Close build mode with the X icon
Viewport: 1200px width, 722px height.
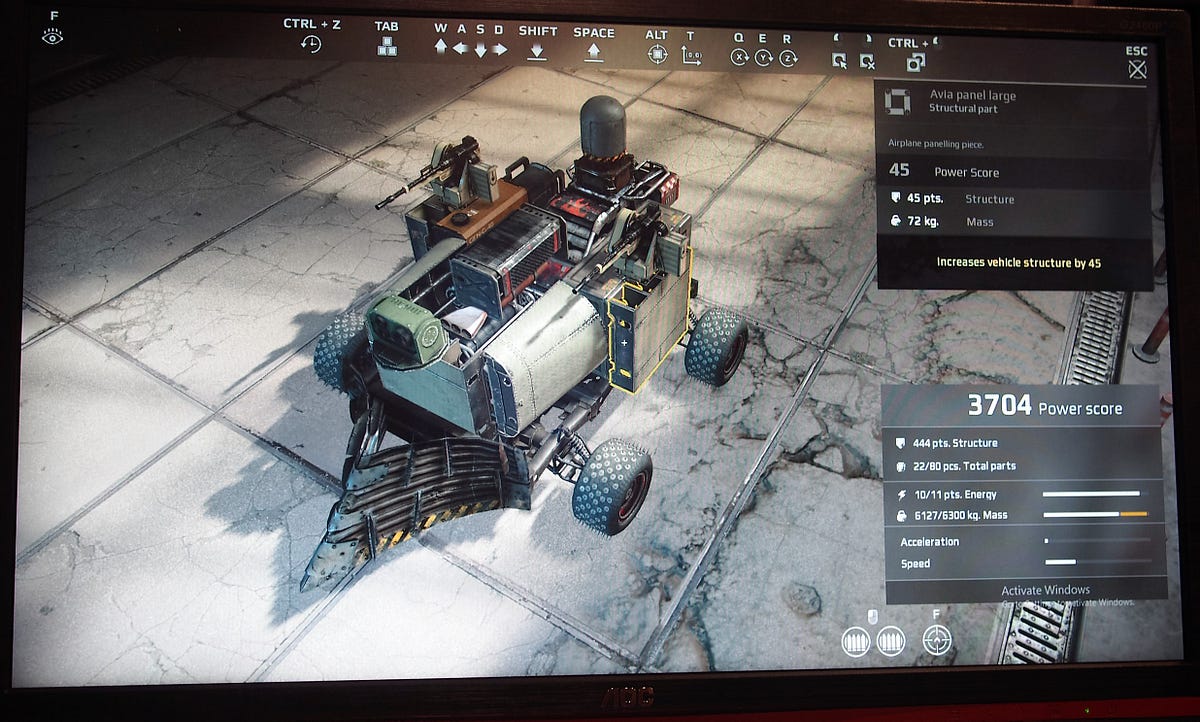(1137, 70)
